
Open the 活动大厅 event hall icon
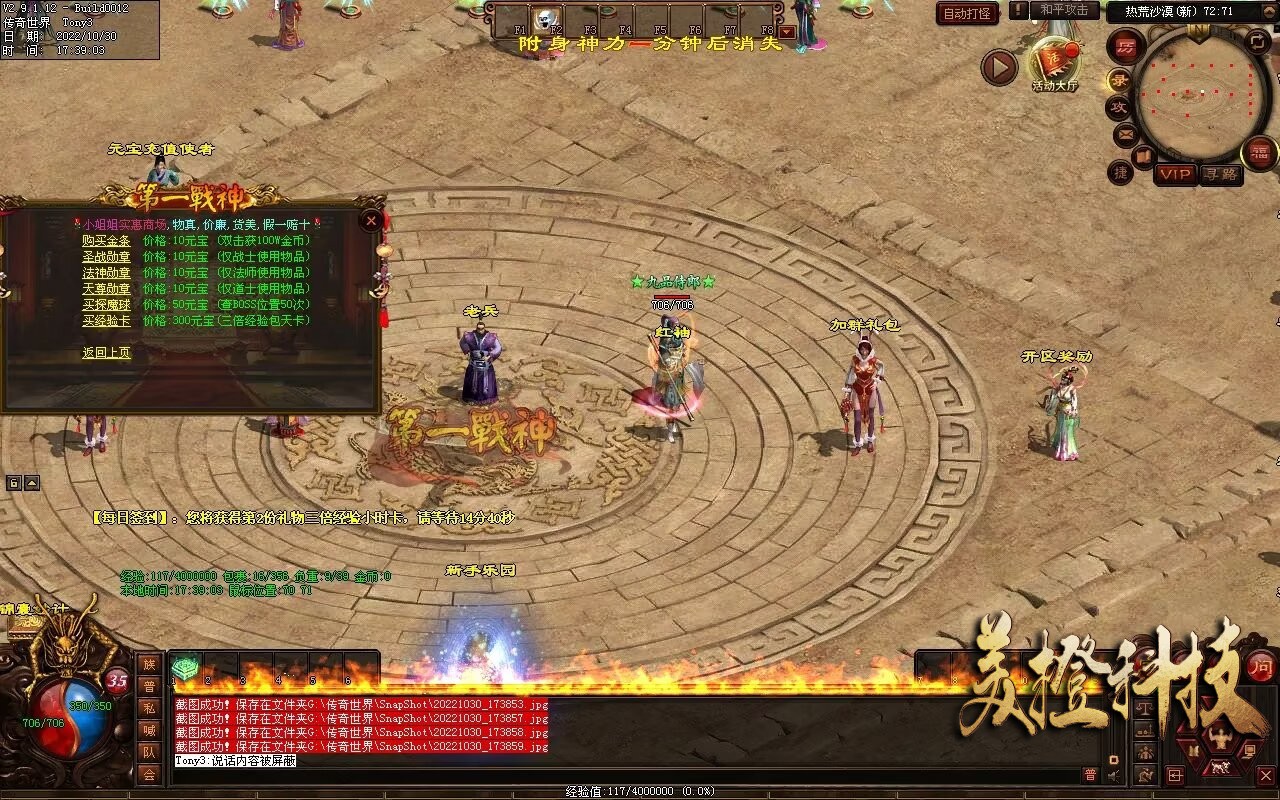1055,63
